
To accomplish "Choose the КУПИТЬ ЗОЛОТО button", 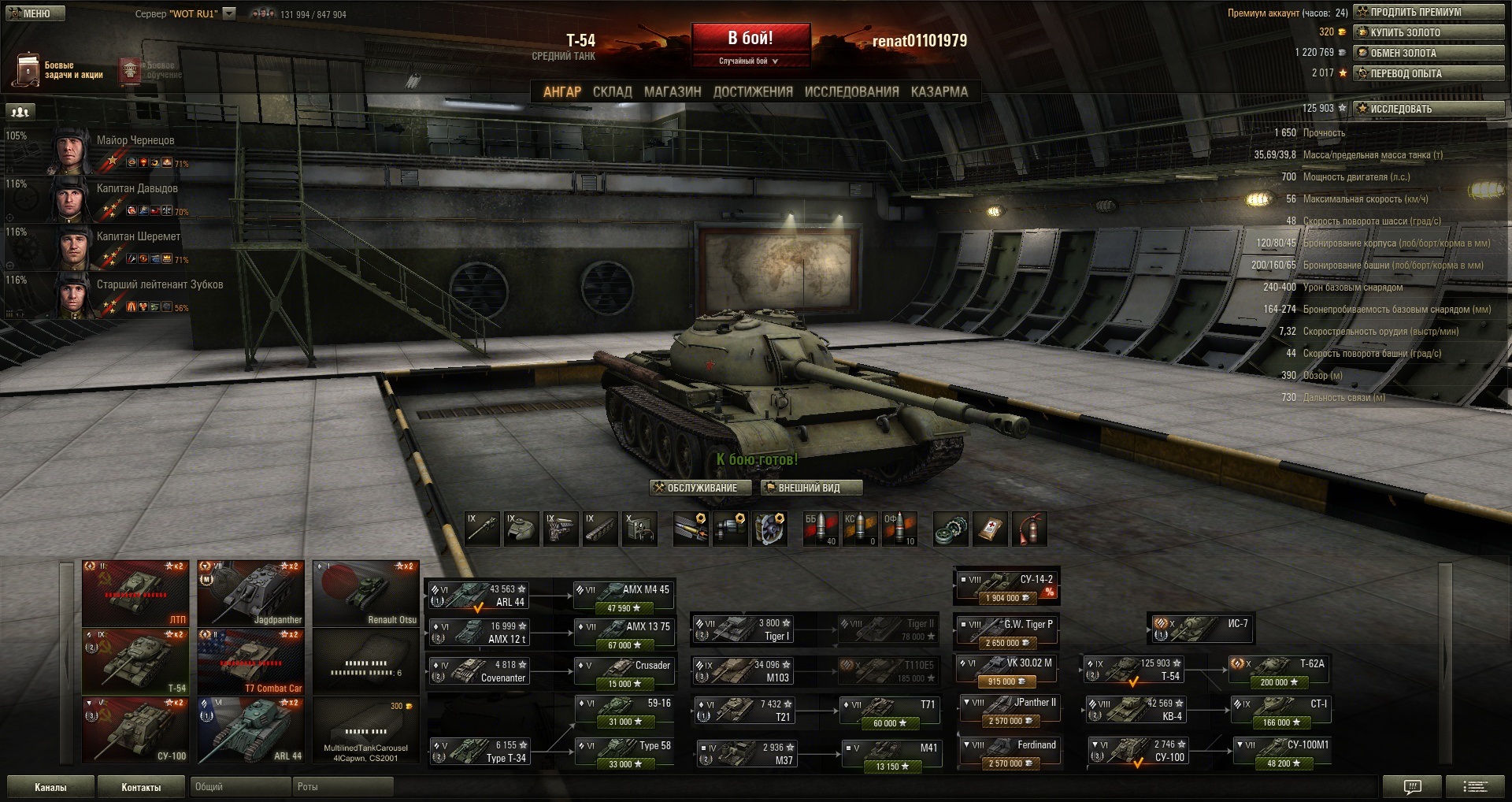I will (x=1428, y=32).
